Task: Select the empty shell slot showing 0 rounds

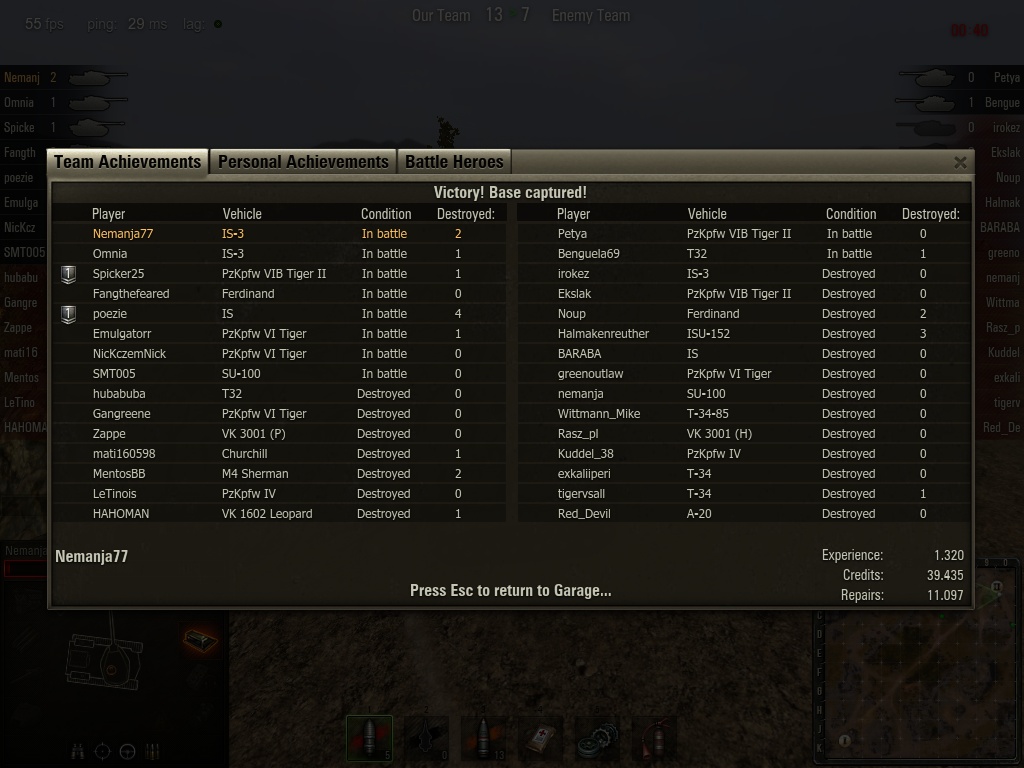Action: [x=427, y=739]
